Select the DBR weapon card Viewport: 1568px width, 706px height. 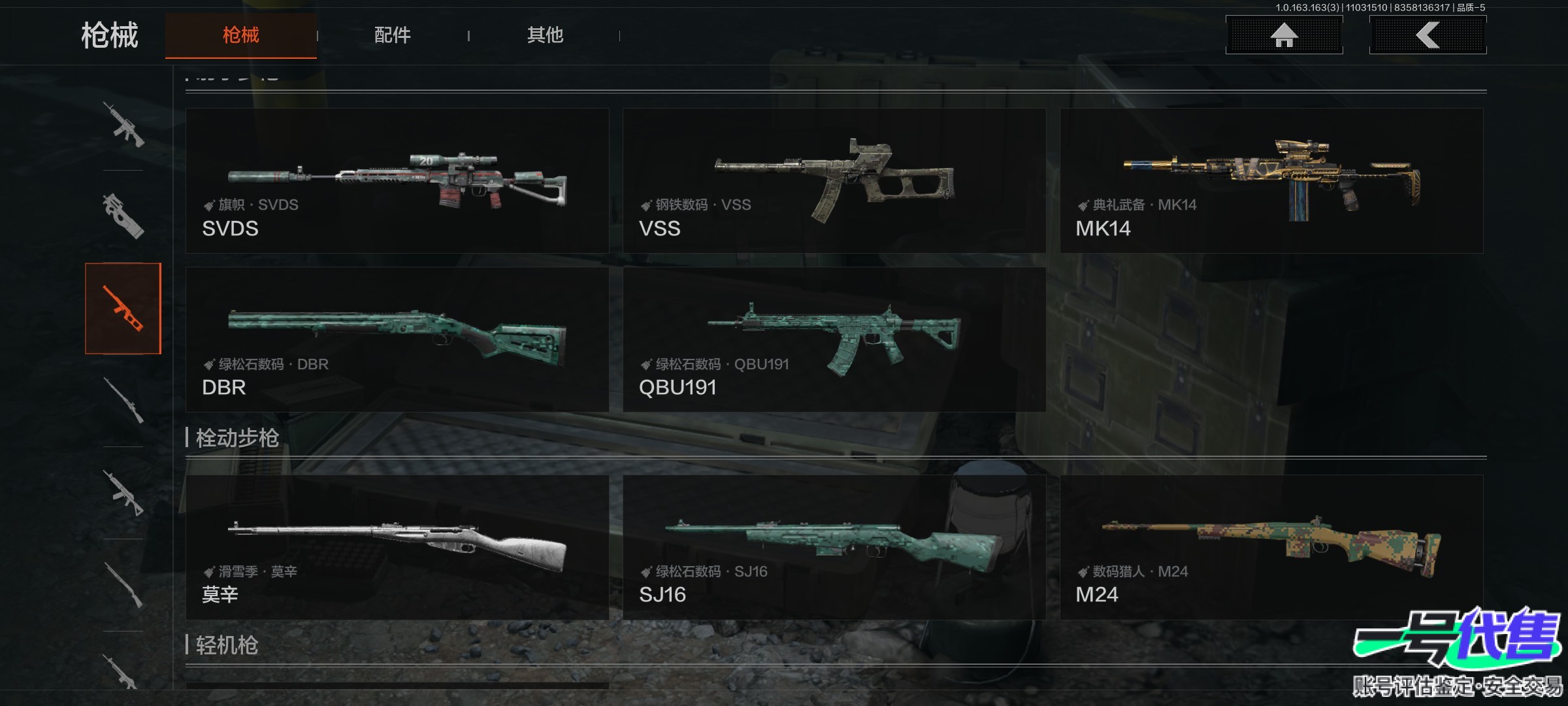pyautogui.click(x=397, y=339)
